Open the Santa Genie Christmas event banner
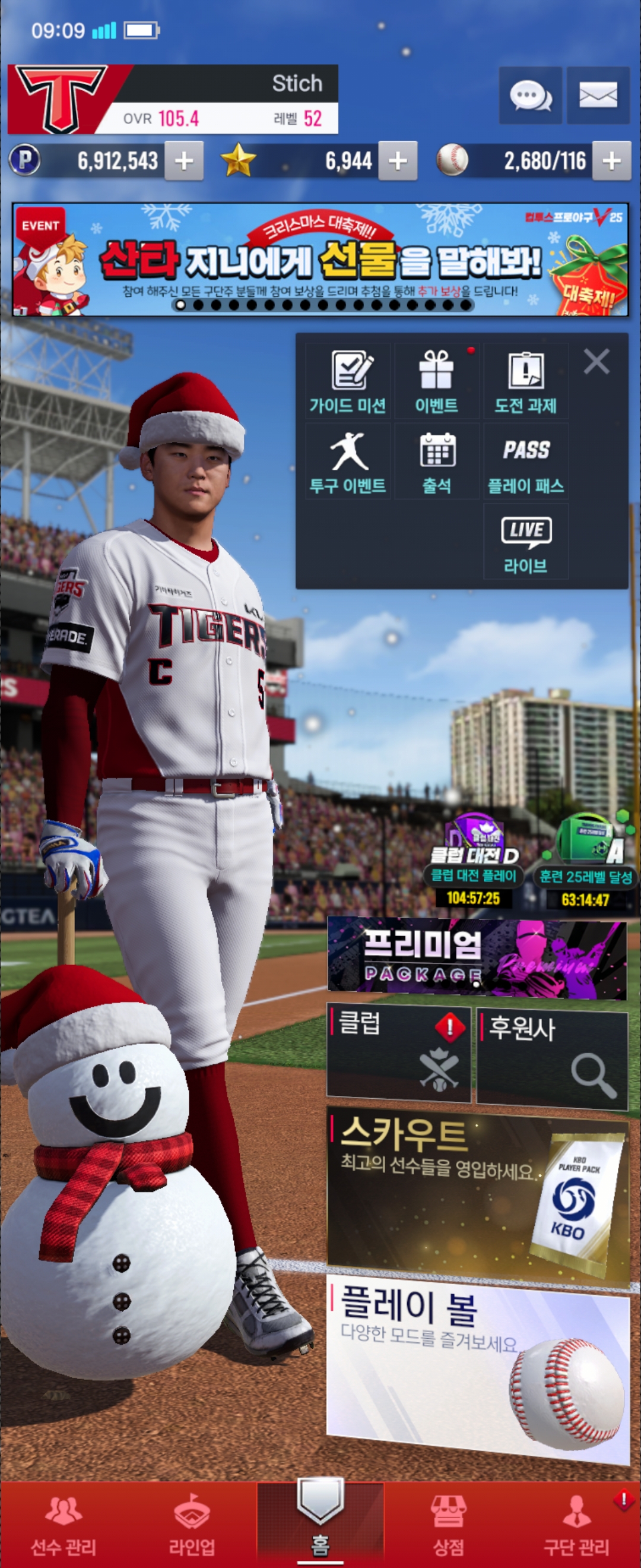641x1568 pixels. coord(320,260)
